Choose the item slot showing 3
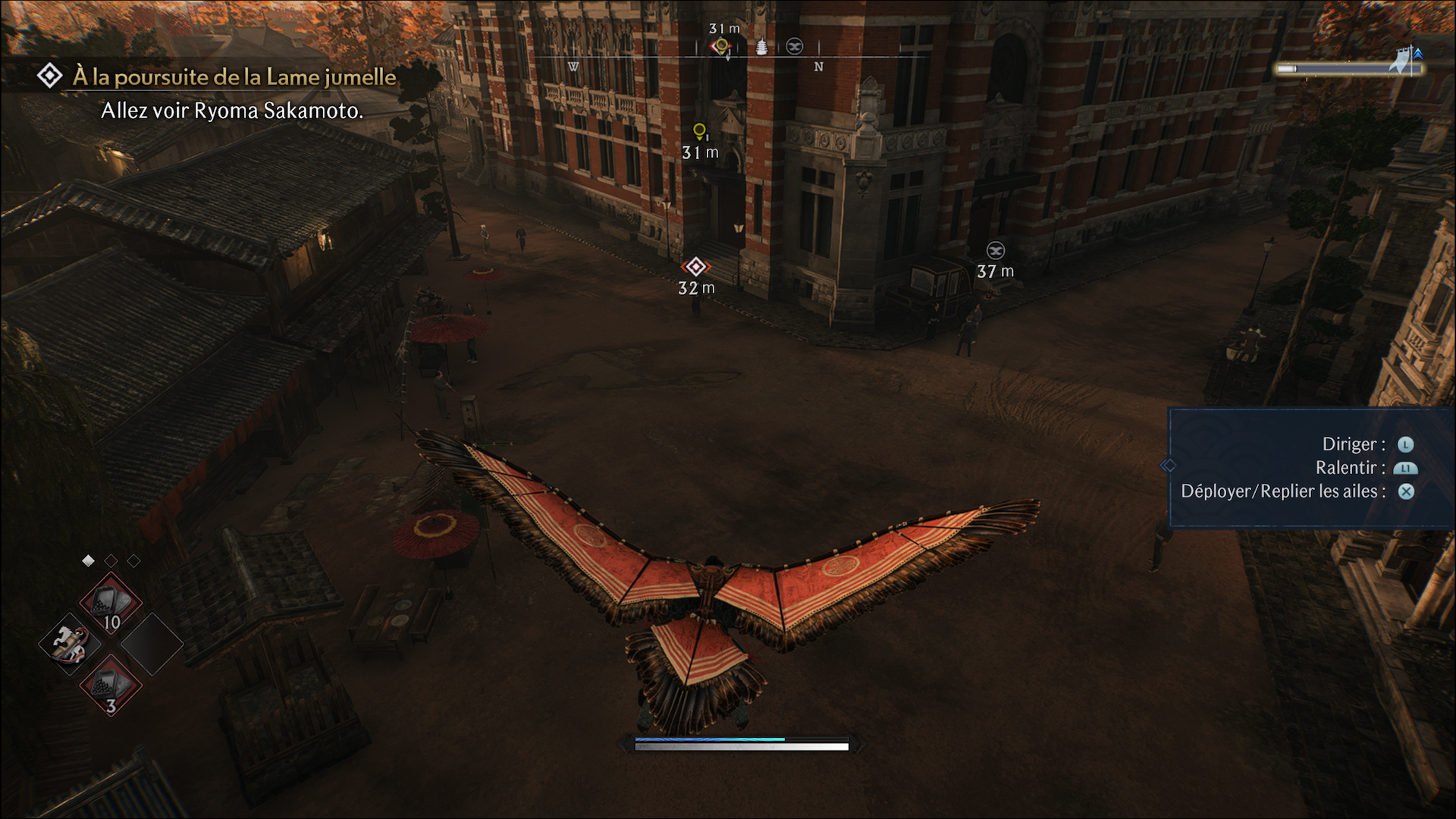The image size is (1456, 819). click(x=111, y=685)
